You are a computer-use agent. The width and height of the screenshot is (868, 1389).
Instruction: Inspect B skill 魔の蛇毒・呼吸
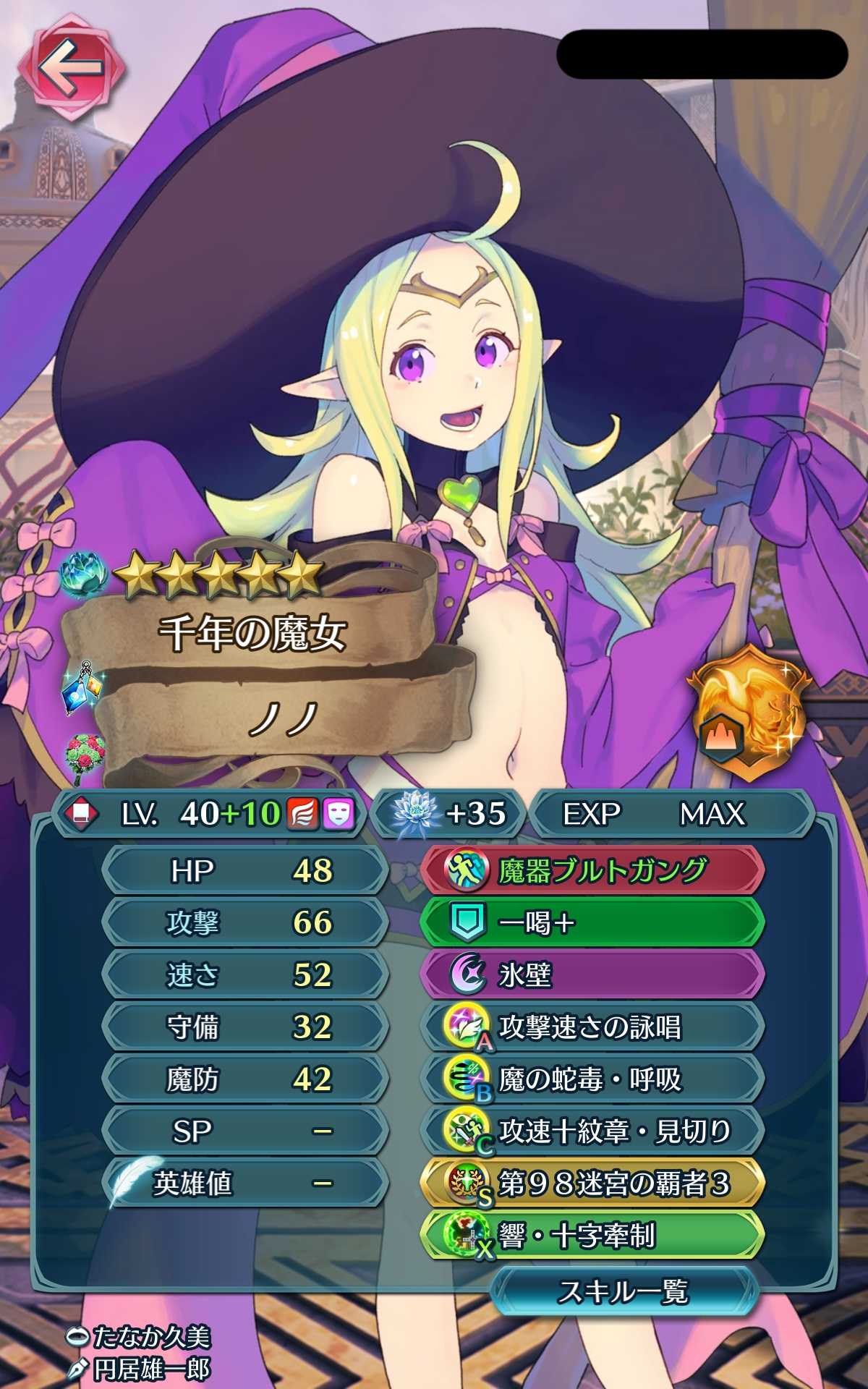[592, 1079]
